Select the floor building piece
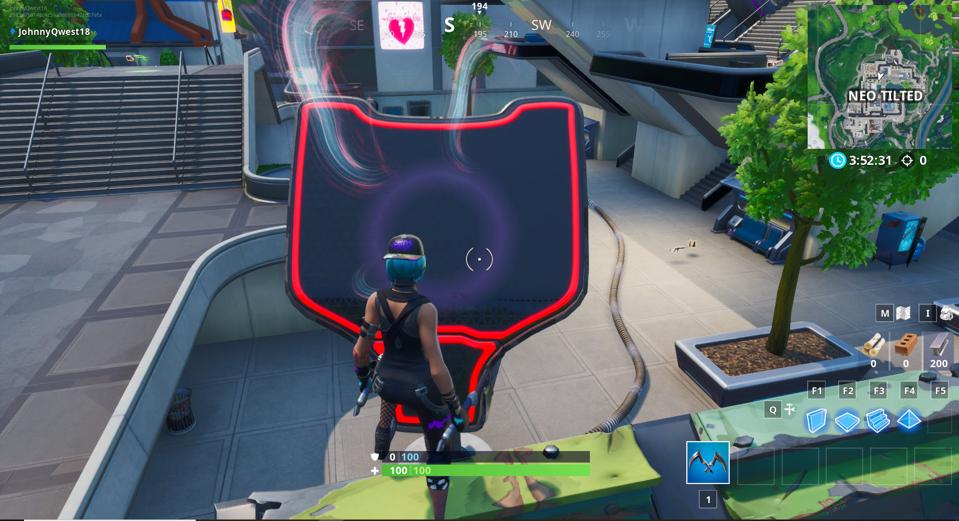Image resolution: width=959 pixels, height=521 pixels. 847,421
